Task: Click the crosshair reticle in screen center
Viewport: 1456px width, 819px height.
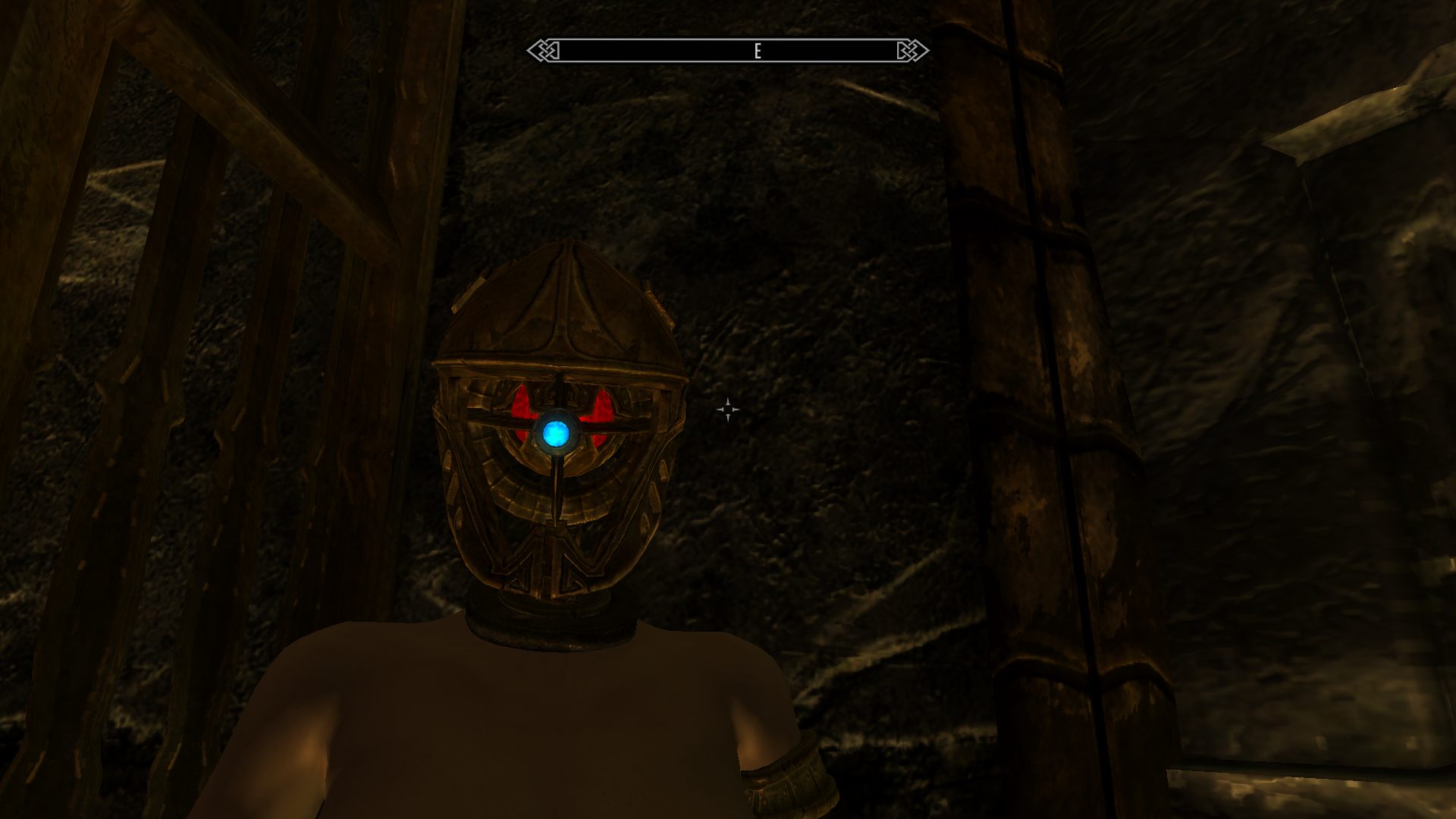Action: point(729,409)
